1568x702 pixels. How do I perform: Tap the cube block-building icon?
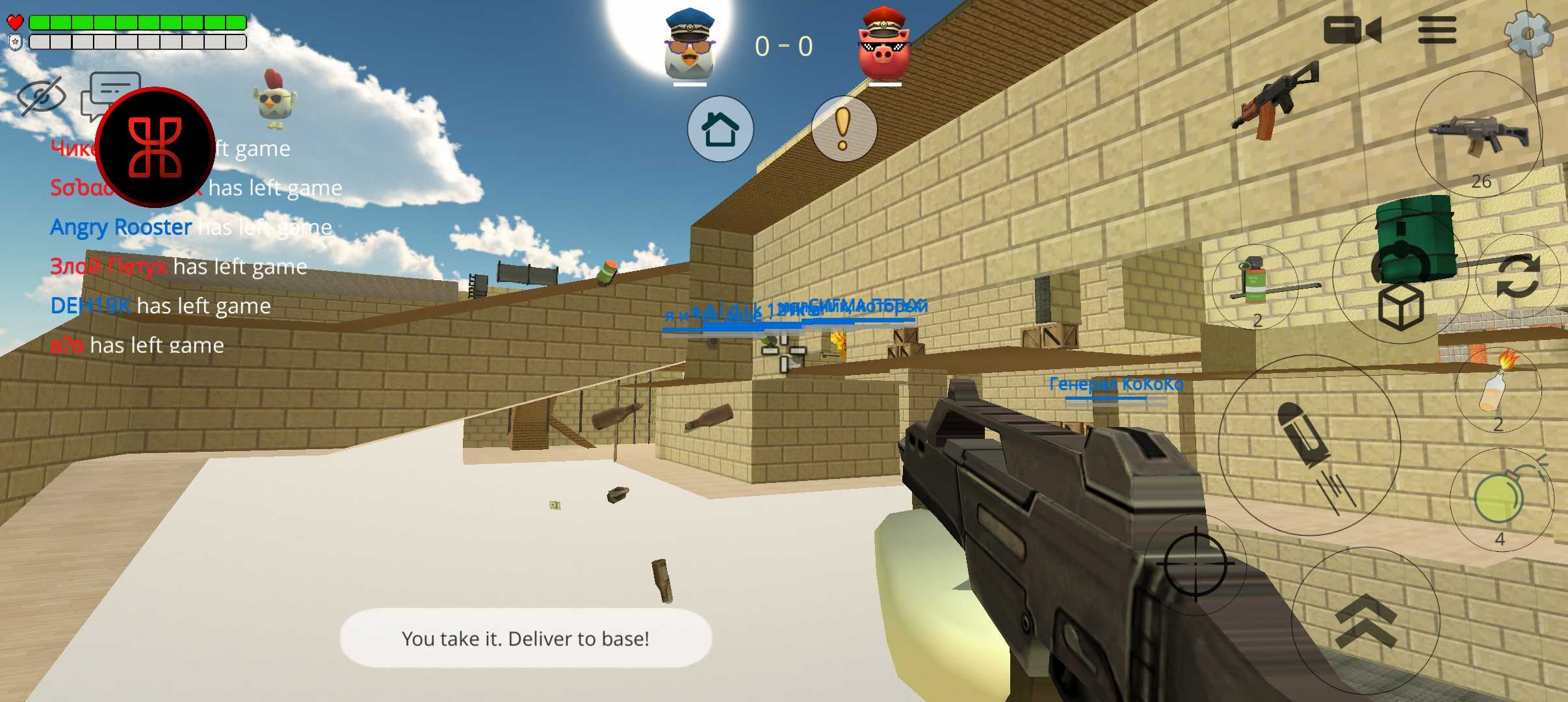tap(1401, 307)
